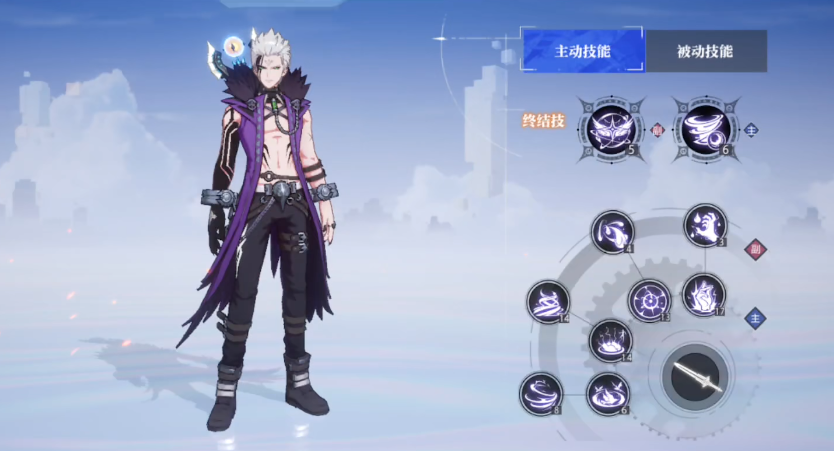Viewport: 834px width, 451px height.
Task: Select the ground eruption skill icon
Action: pos(609,340)
